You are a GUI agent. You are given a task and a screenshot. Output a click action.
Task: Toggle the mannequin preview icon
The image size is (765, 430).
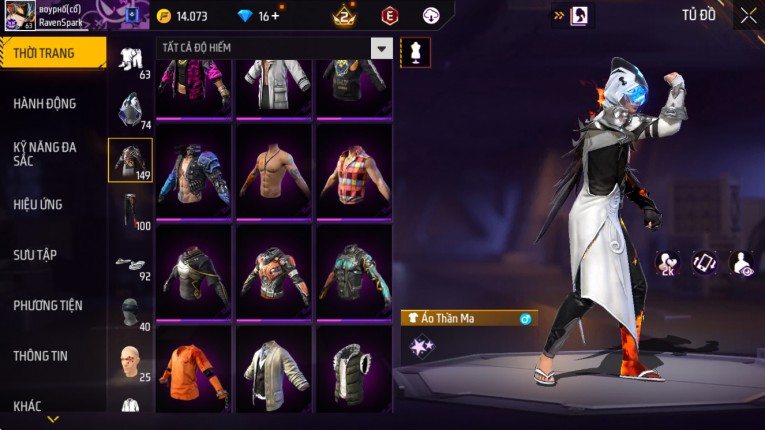(x=415, y=52)
